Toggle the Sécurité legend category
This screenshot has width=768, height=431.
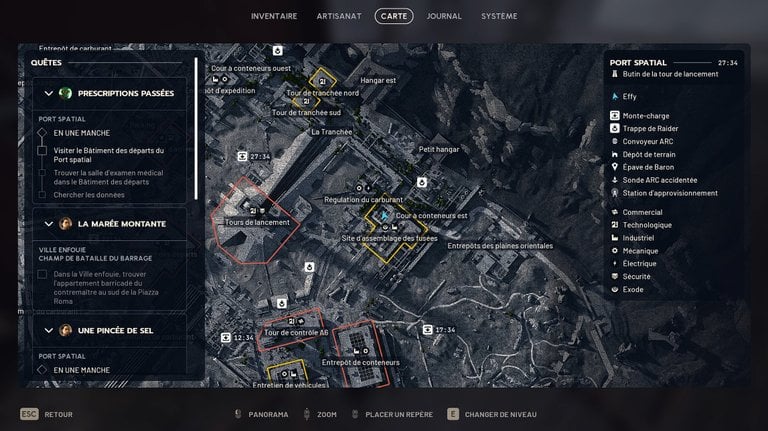(636, 276)
